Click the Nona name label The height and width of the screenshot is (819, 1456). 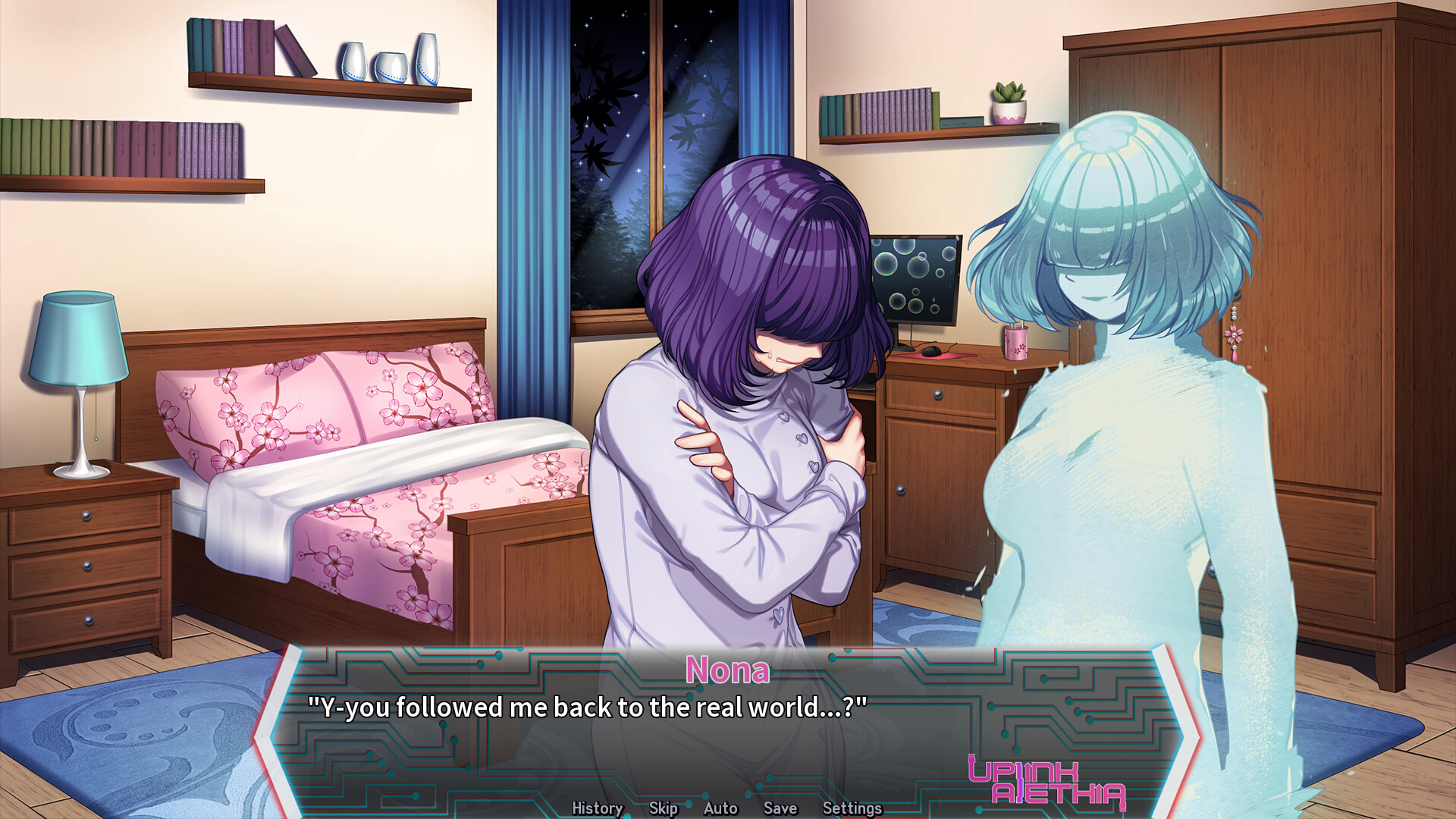point(729,670)
